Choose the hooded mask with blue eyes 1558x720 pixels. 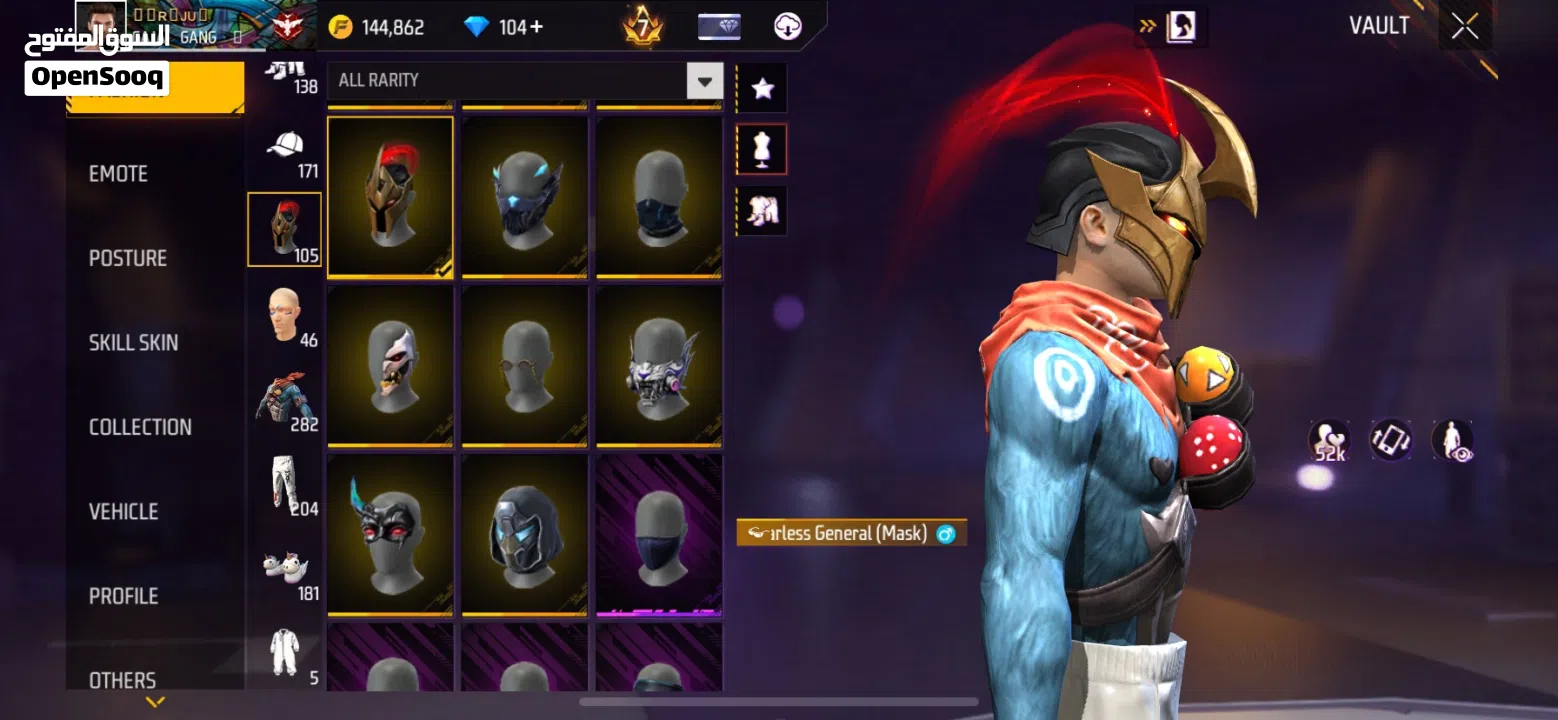click(x=524, y=534)
